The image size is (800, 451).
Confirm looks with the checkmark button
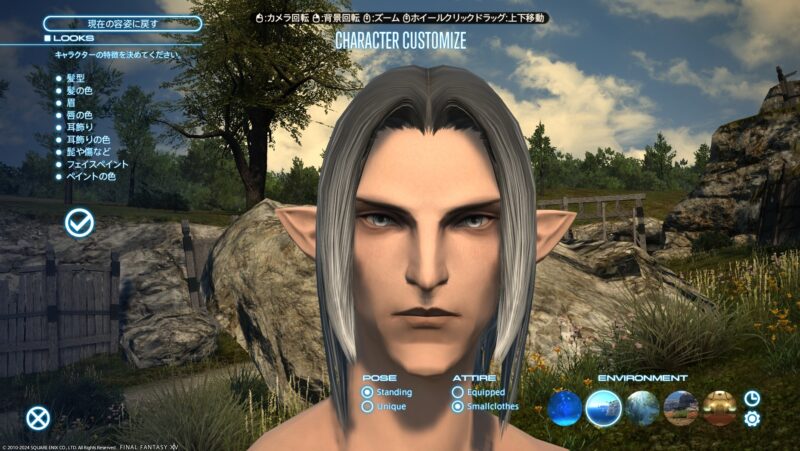(80, 224)
